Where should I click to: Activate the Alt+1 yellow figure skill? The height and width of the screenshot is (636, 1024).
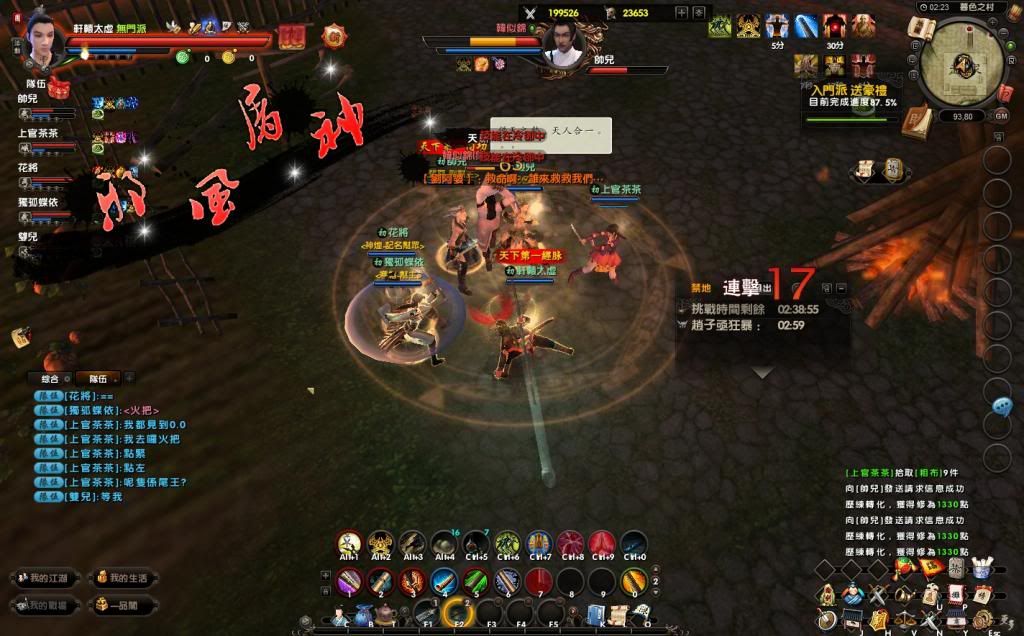tap(349, 543)
